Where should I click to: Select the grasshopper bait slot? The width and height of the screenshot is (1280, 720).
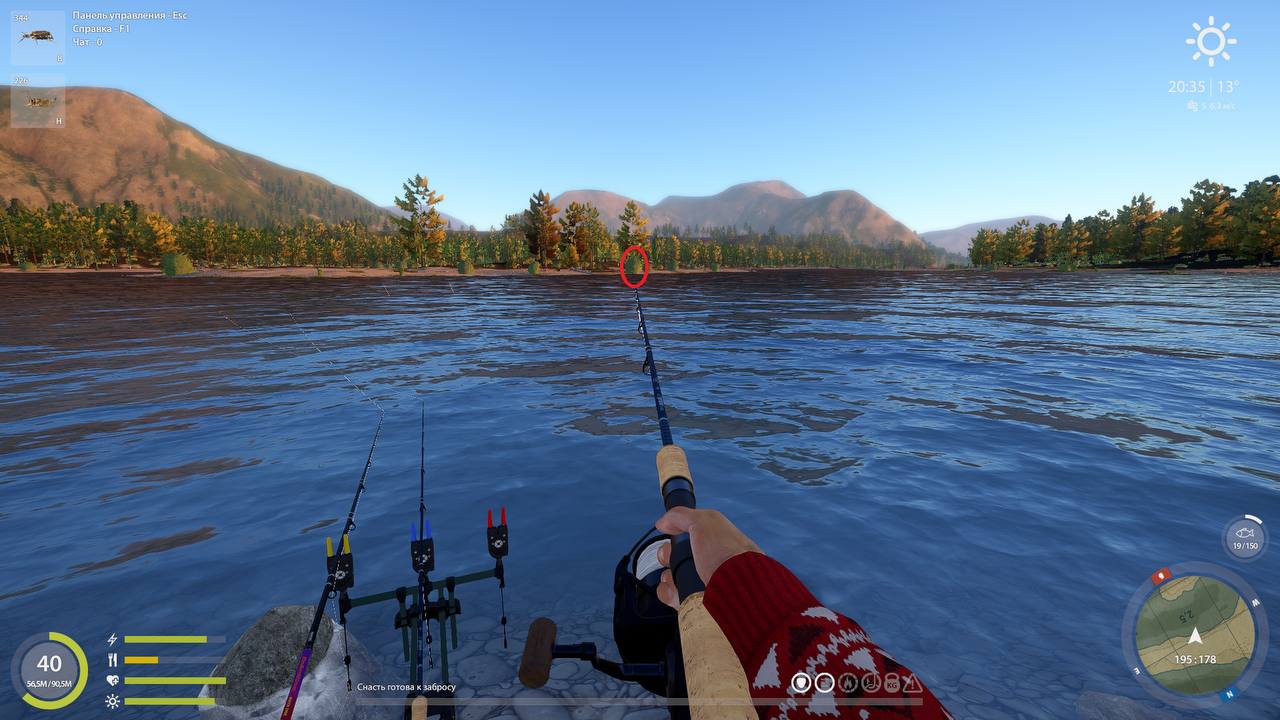[38, 101]
